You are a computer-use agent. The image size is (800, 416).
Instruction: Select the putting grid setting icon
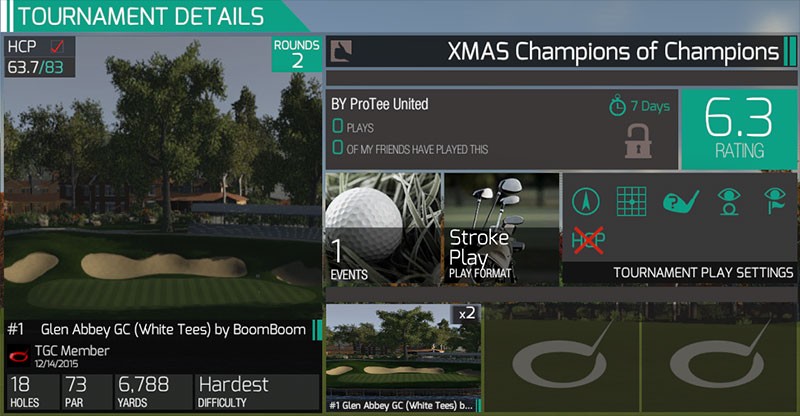tap(632, 200)
